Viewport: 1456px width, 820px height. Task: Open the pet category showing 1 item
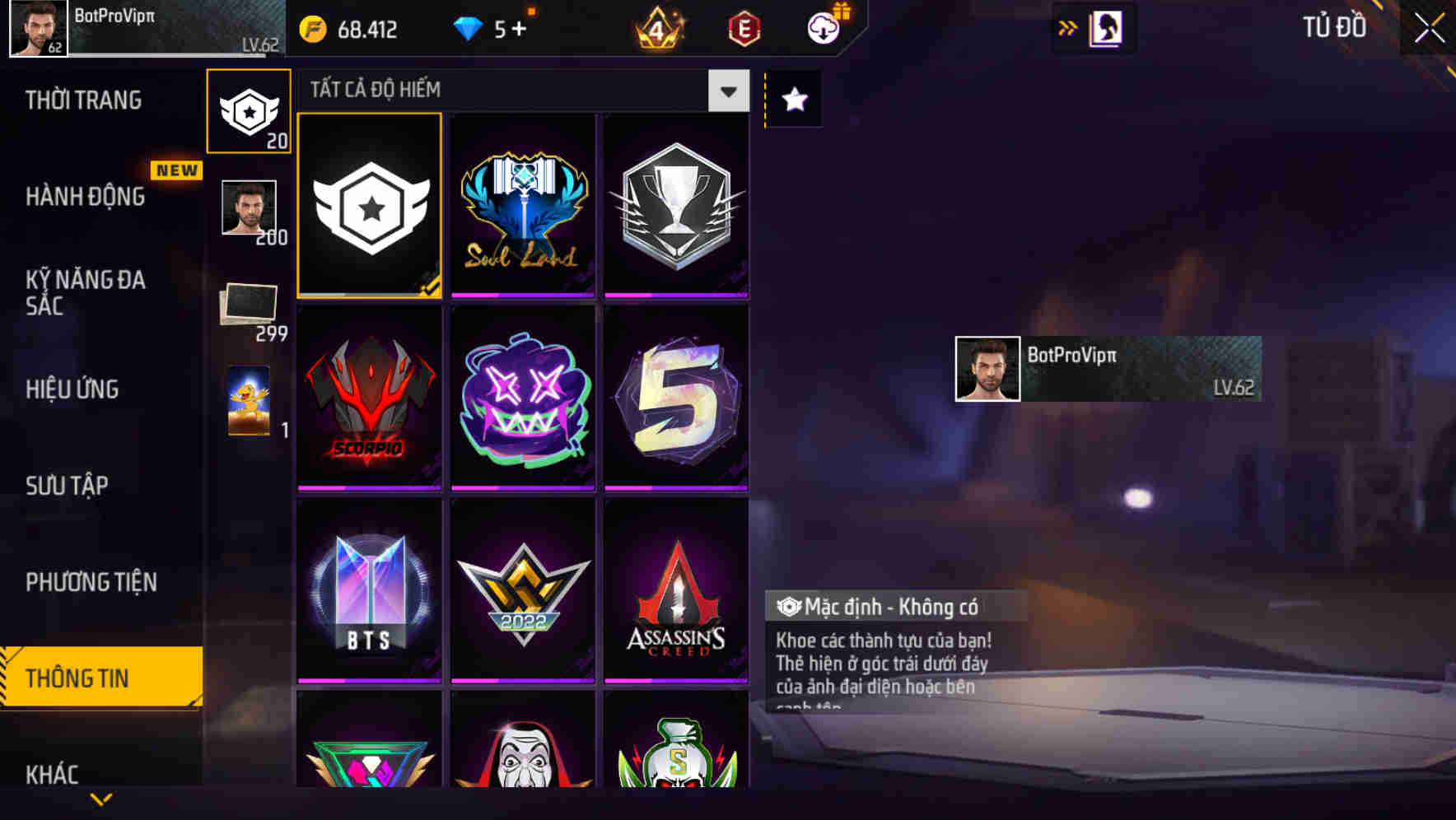(249, 403)
